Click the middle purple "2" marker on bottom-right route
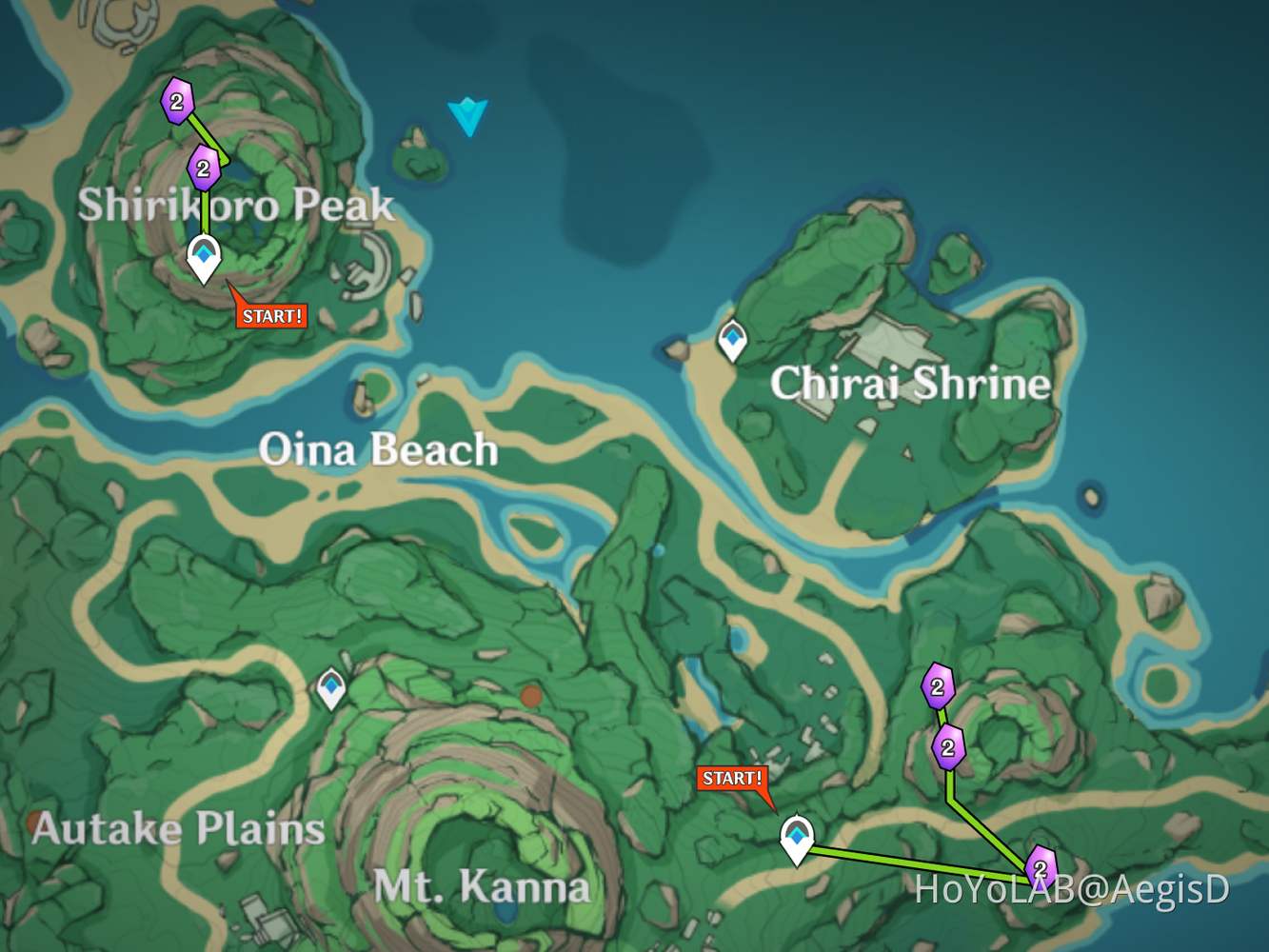The width and height of the screenshot is (1269, 952). pos(948,750)
